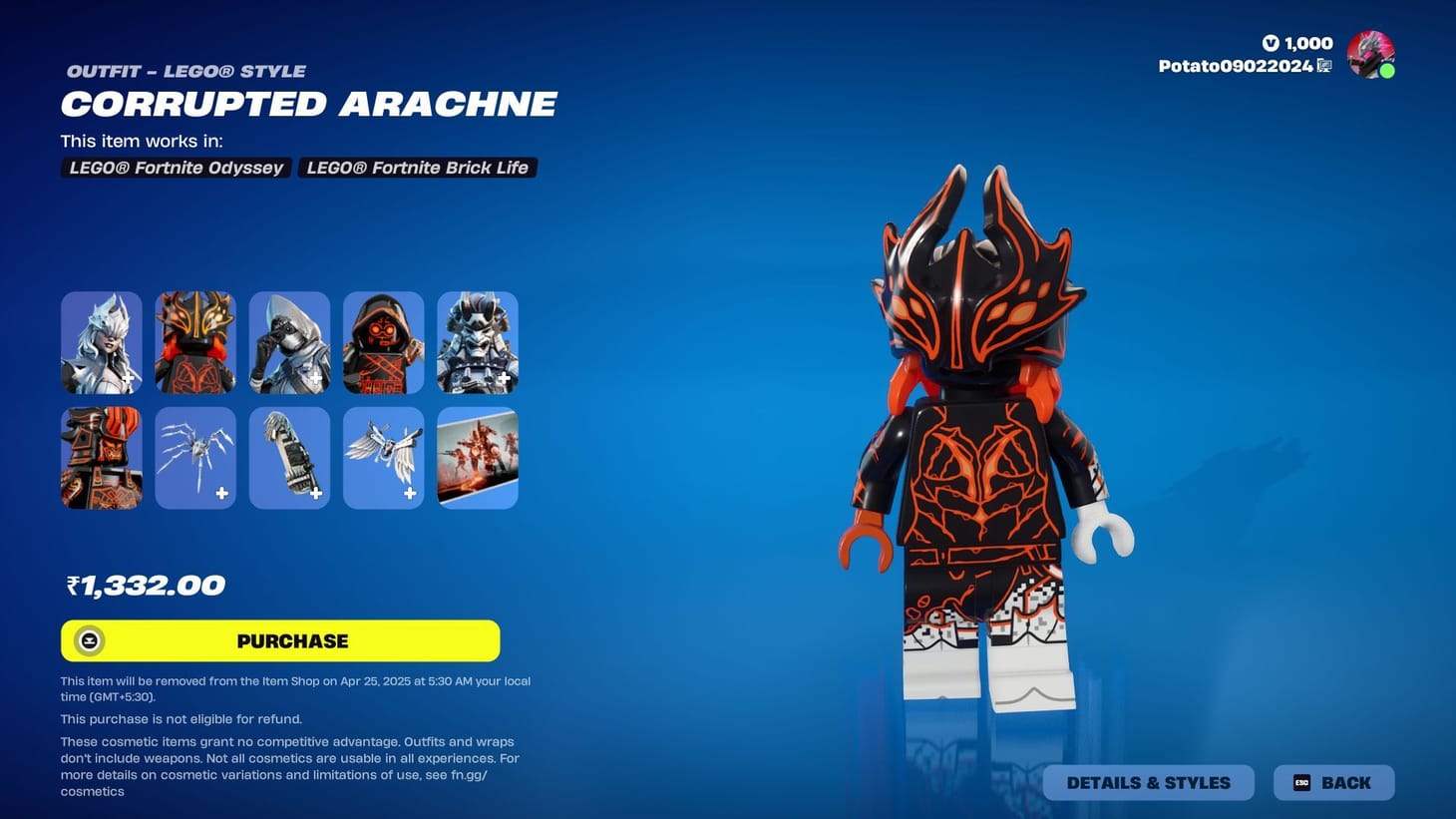Click the online status indicator on the avatar
This screenshot has height=819, width=1456.
coord(1388,72)
